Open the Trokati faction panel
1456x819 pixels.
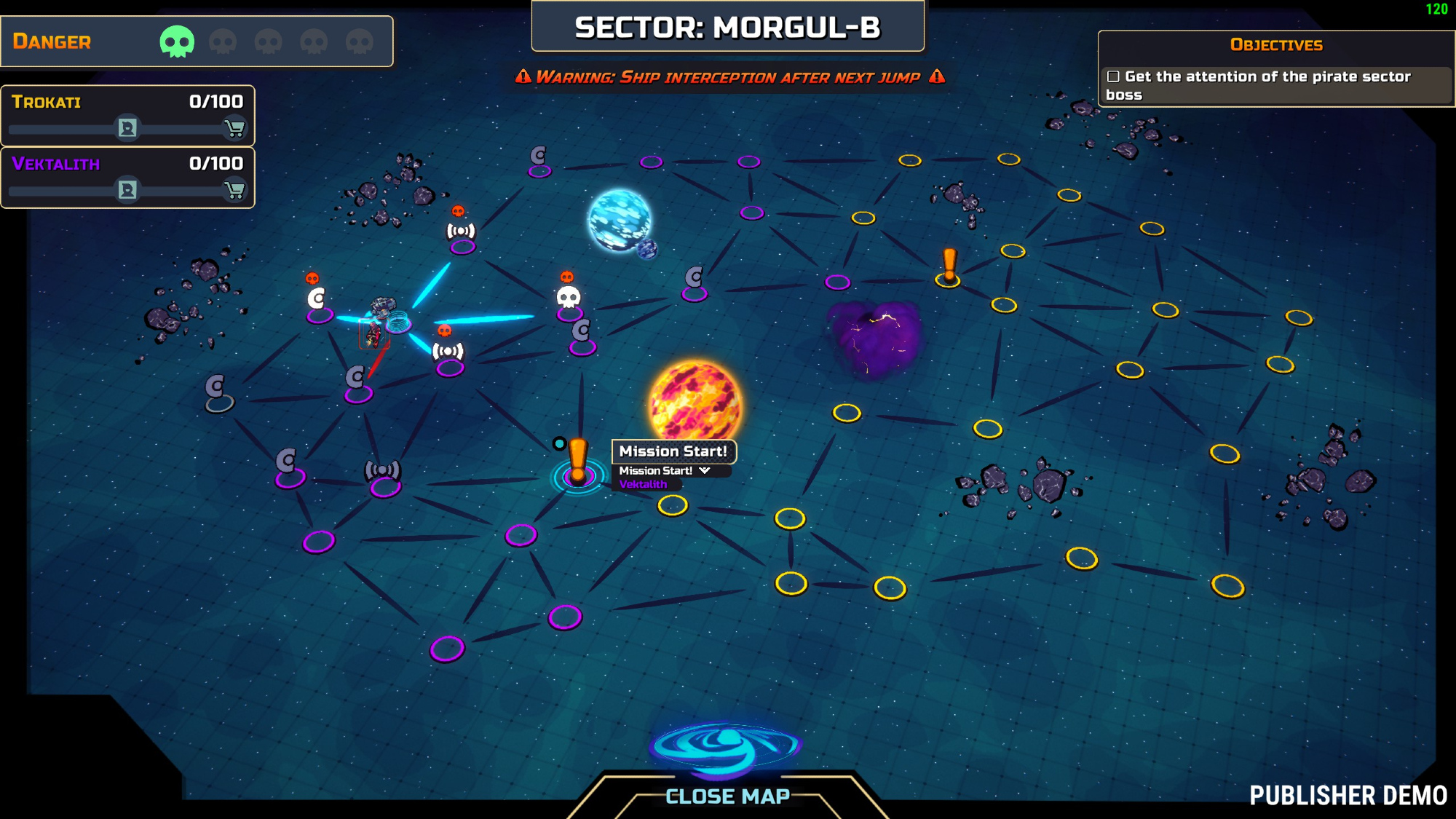coord(47,102)
